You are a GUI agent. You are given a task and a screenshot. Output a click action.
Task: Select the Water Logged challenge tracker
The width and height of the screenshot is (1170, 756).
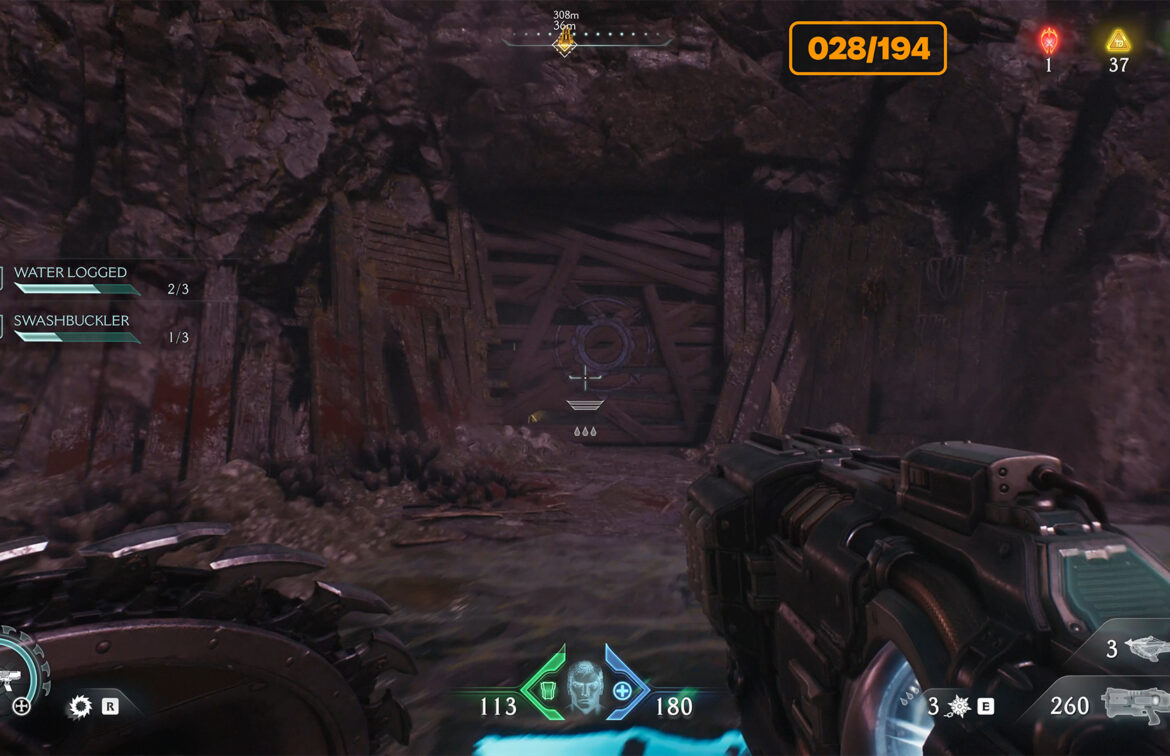click(x=72, y=273)
